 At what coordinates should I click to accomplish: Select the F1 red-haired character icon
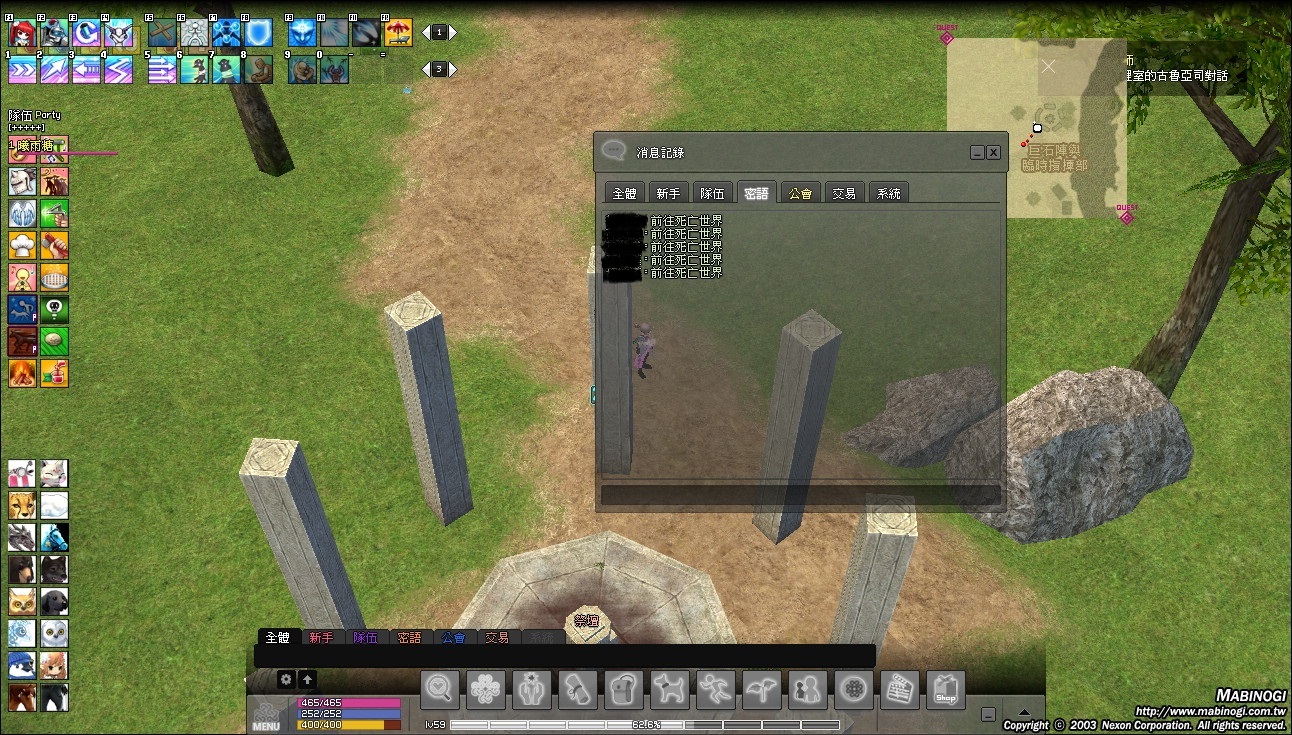(22, 33)
